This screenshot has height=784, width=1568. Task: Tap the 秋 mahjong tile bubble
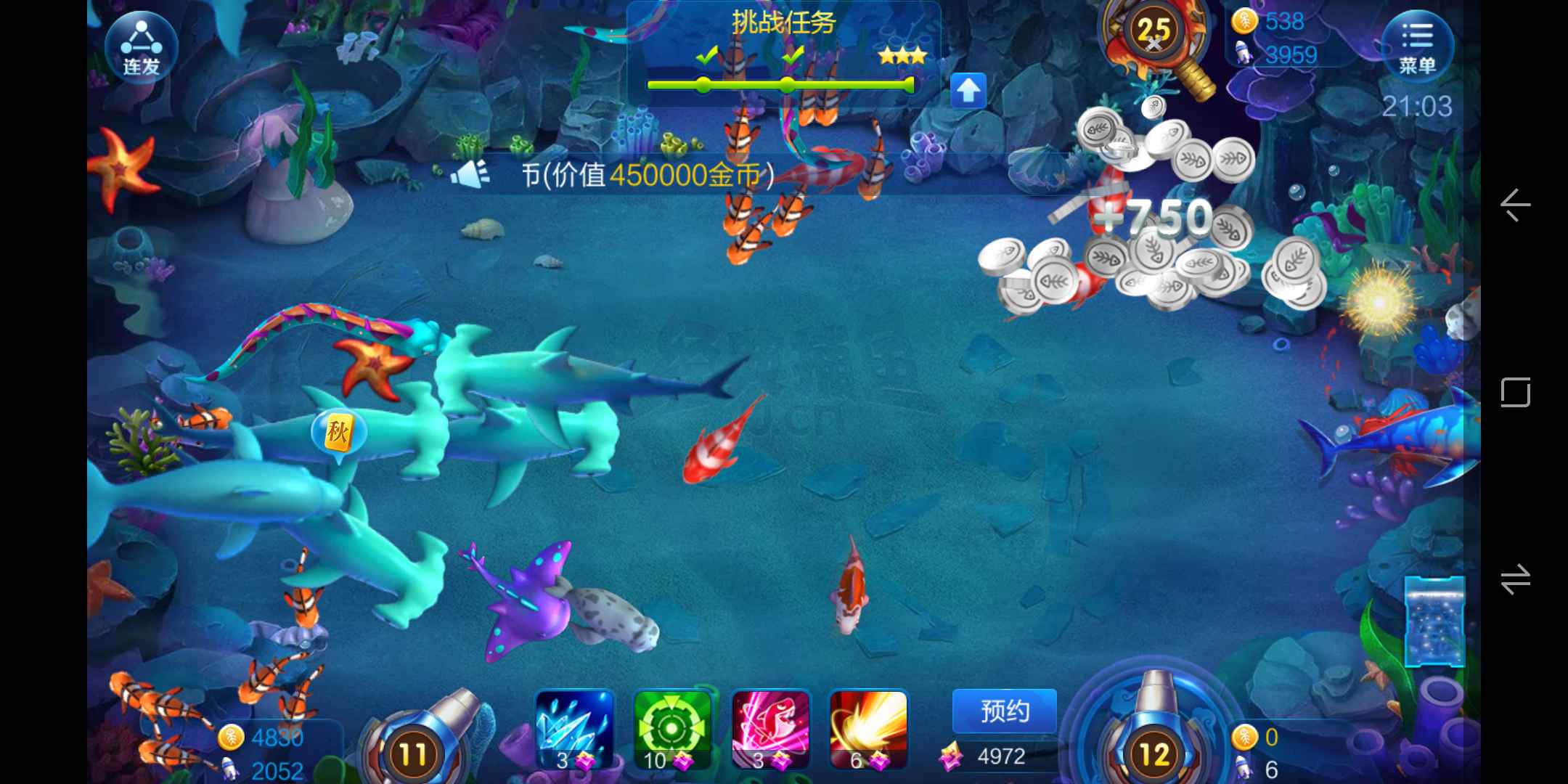pyautogui.click(x=338, y=433)
